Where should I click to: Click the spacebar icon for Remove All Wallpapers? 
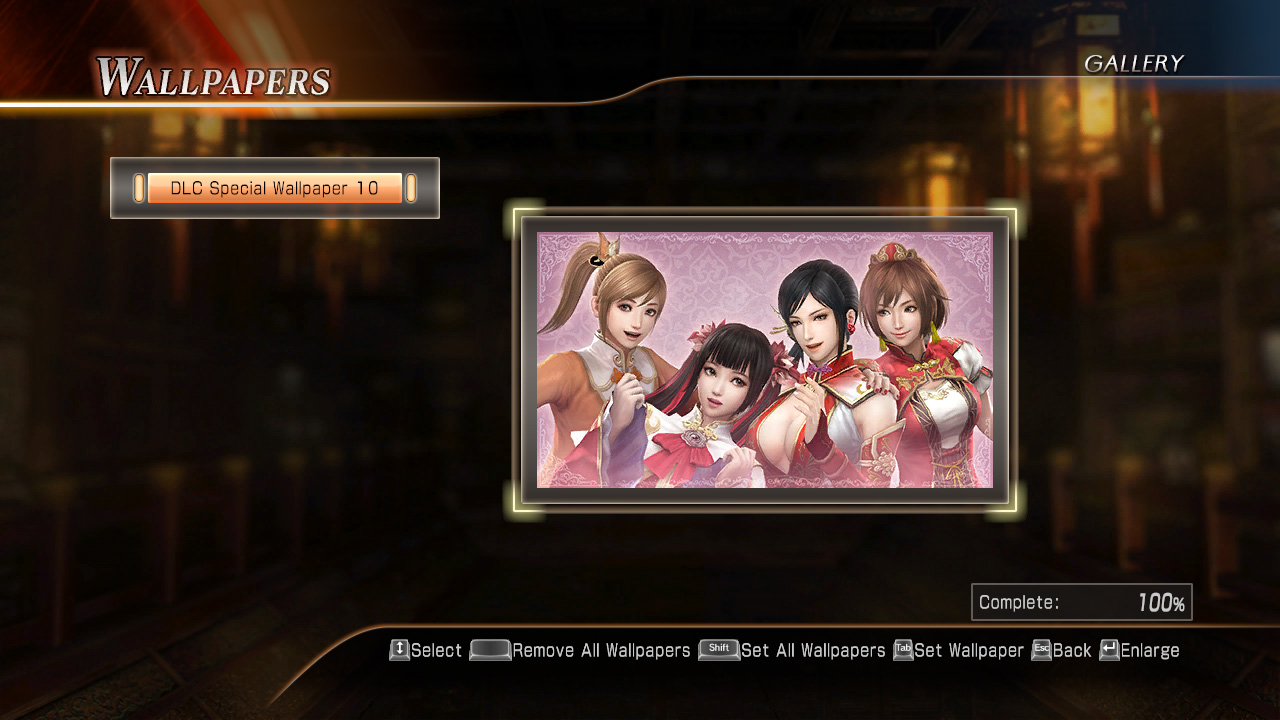pyautogui.click(x=488, y=650)
